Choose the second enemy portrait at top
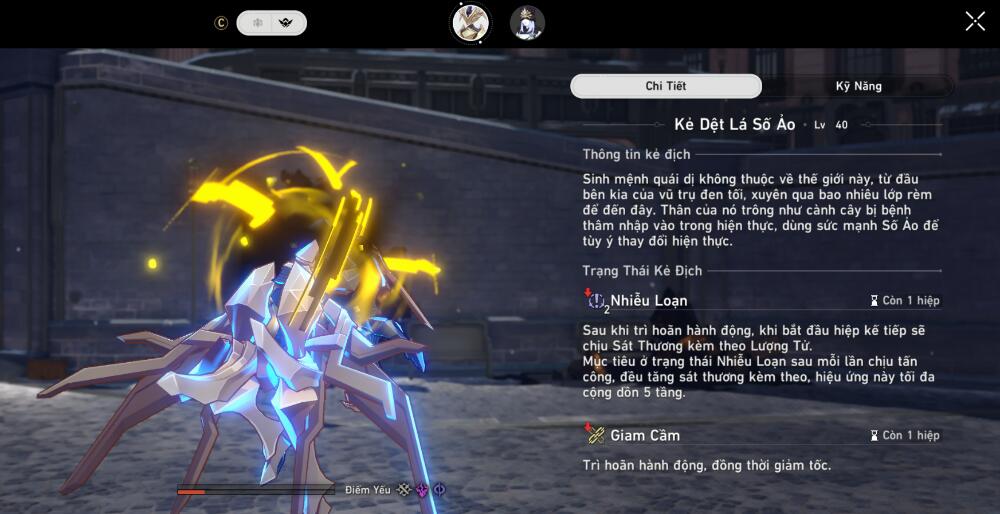This screenshot has height=514, width=1000. tap(527, 23)
